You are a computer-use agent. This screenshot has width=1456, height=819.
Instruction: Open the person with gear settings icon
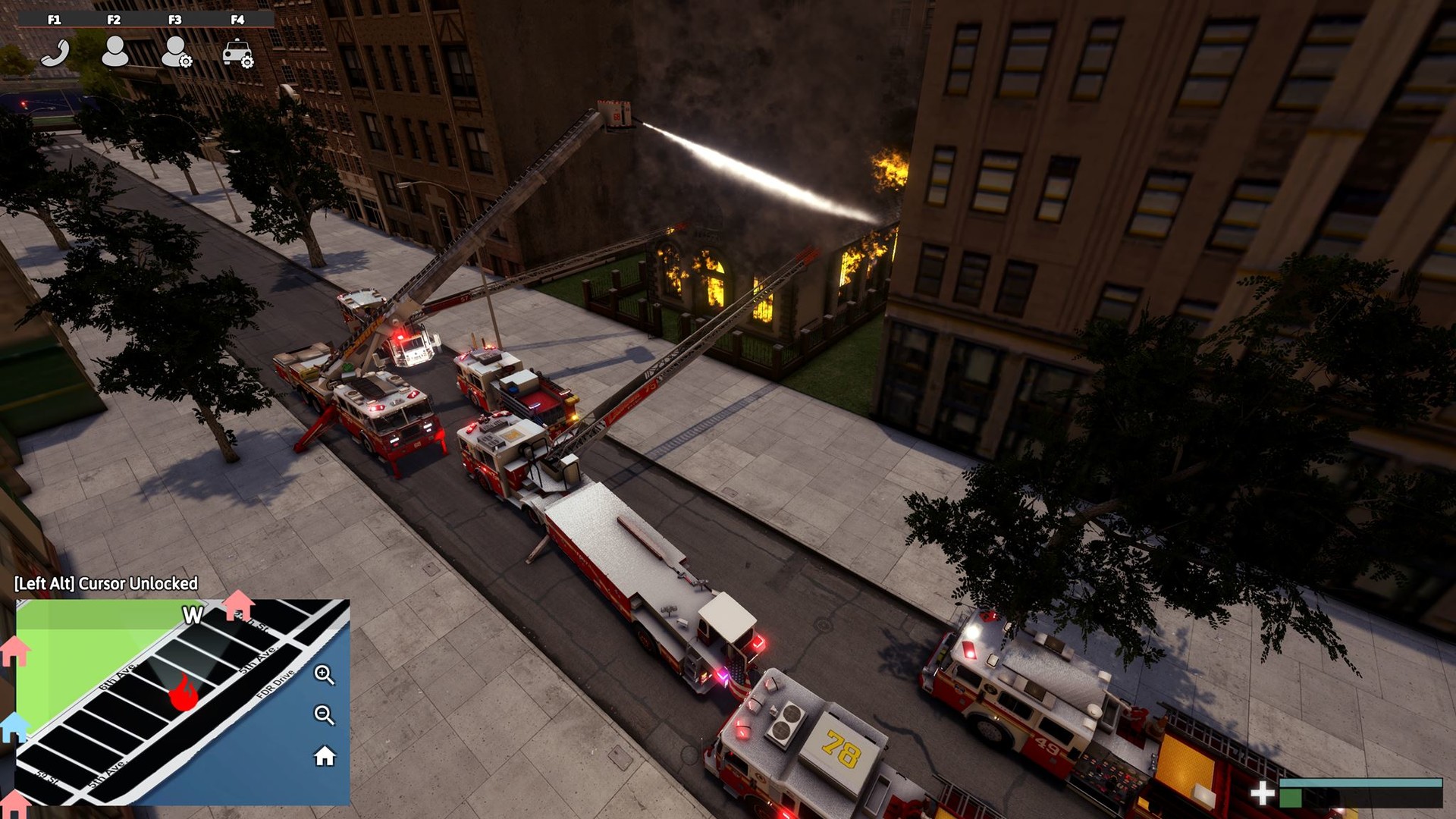pyautogui.click(x=177, y=52)
